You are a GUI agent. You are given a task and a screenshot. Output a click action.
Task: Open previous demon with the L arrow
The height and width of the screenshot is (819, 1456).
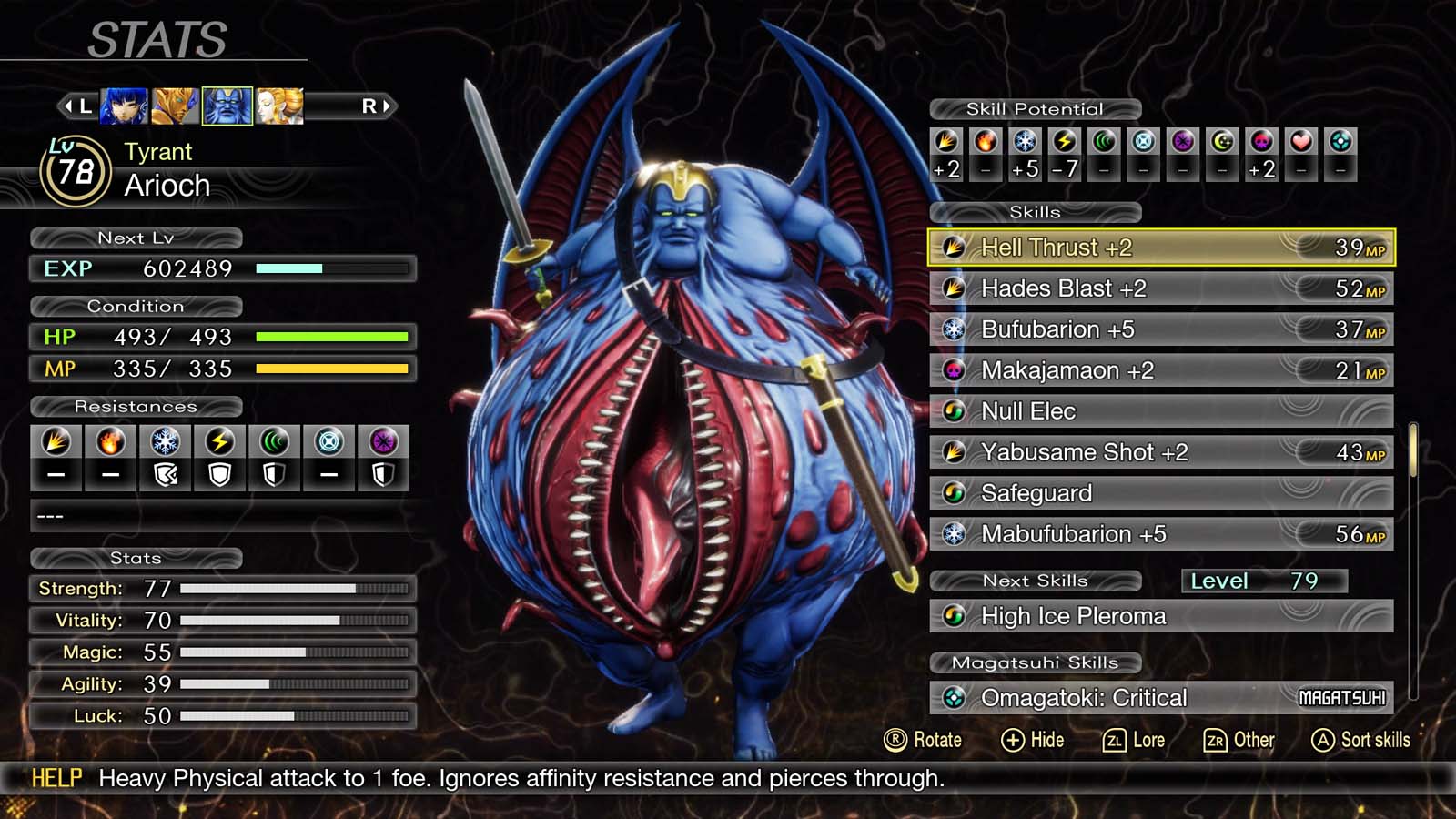(x=80, y=105)
